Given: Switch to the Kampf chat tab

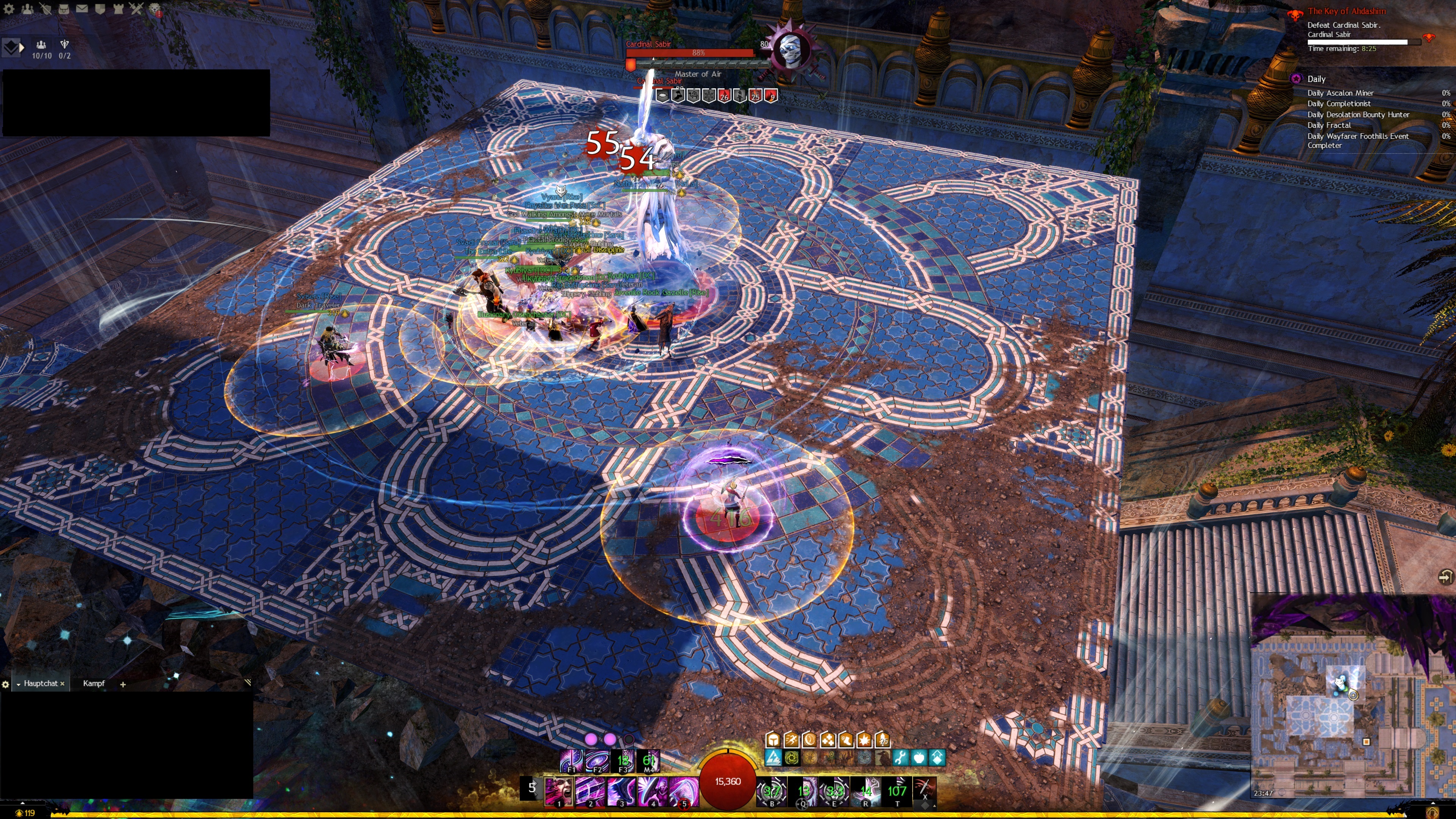Looking at the screenshot, I should click(x=94, y=683).
